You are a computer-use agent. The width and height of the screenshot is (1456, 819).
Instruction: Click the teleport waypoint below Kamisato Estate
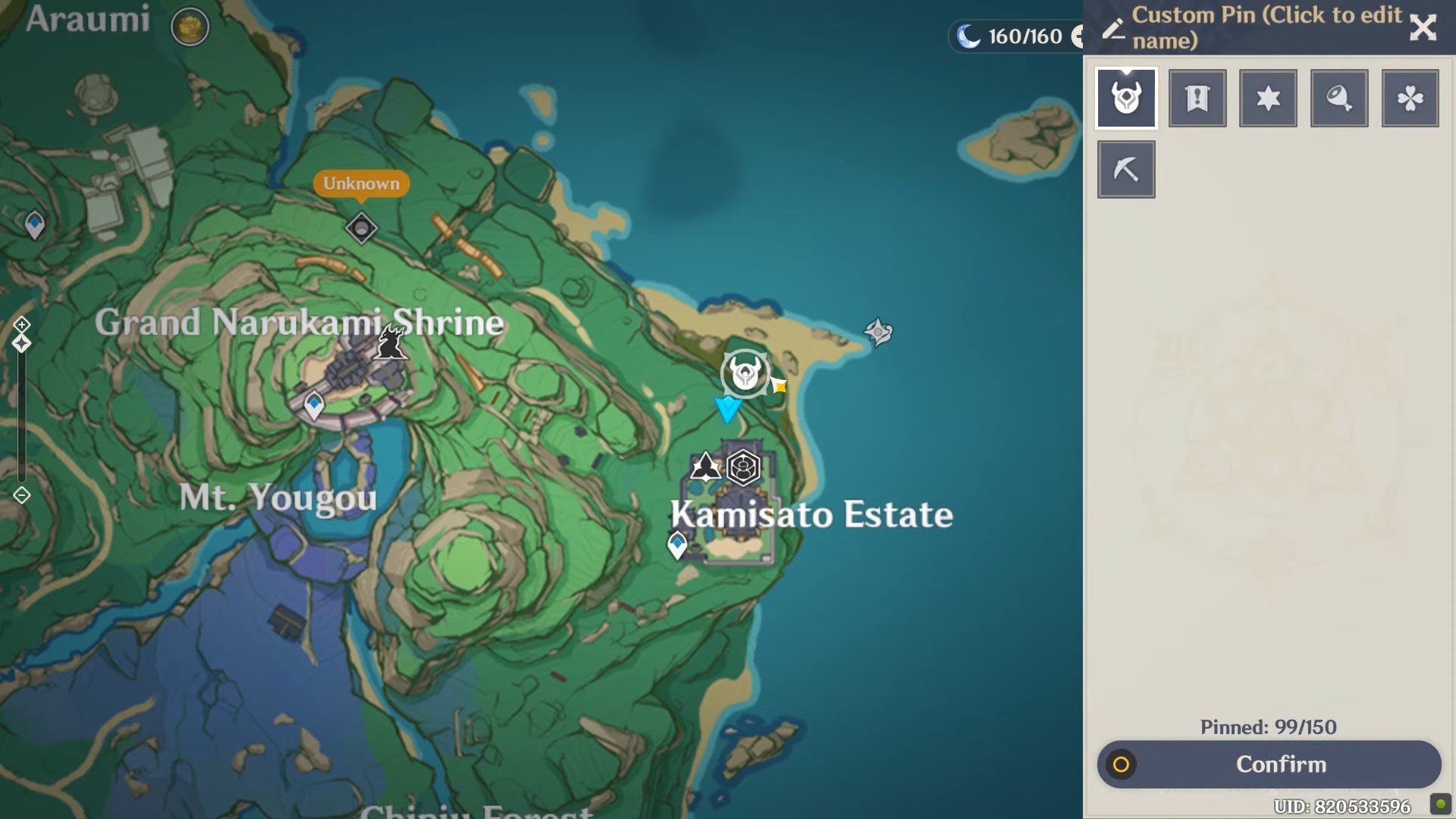(677, 543)
